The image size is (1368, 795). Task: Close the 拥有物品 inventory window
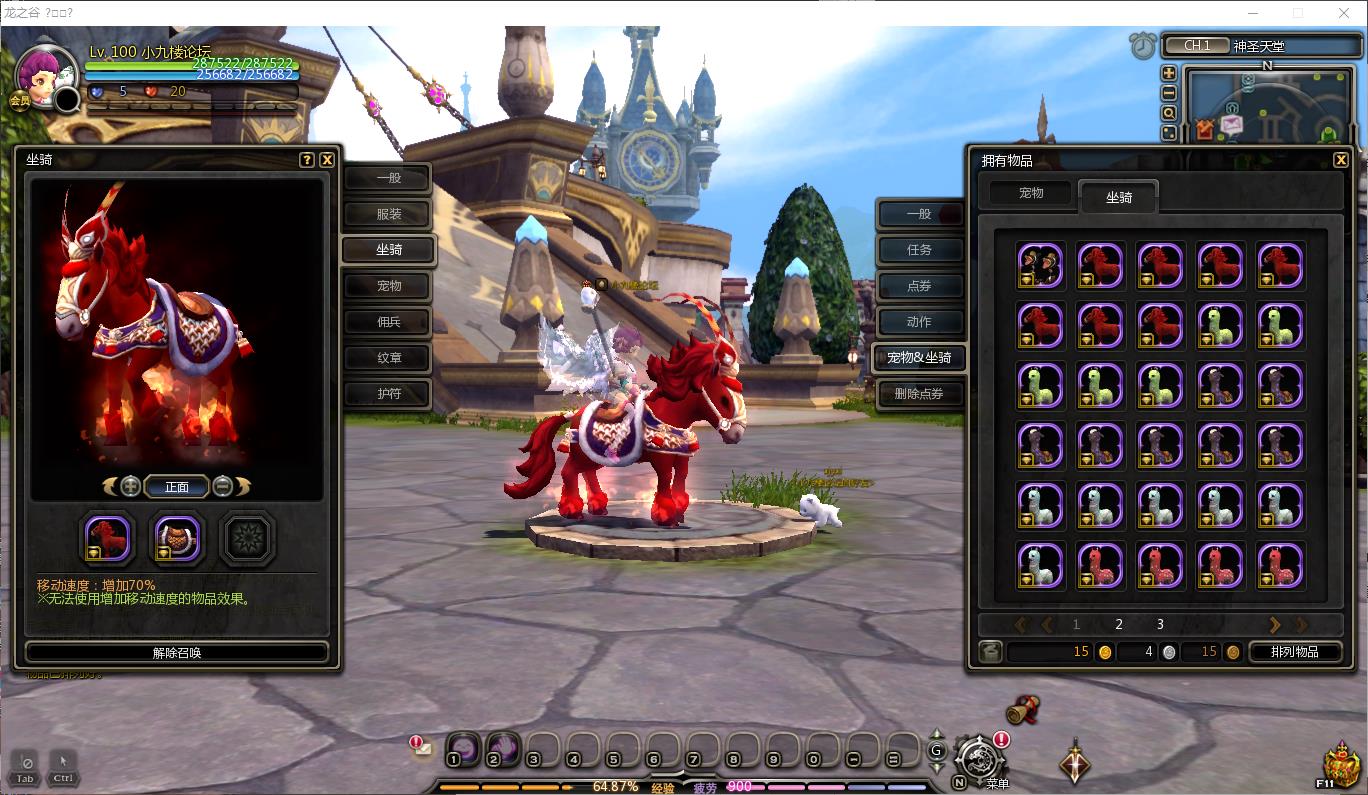pos(1341,160)
